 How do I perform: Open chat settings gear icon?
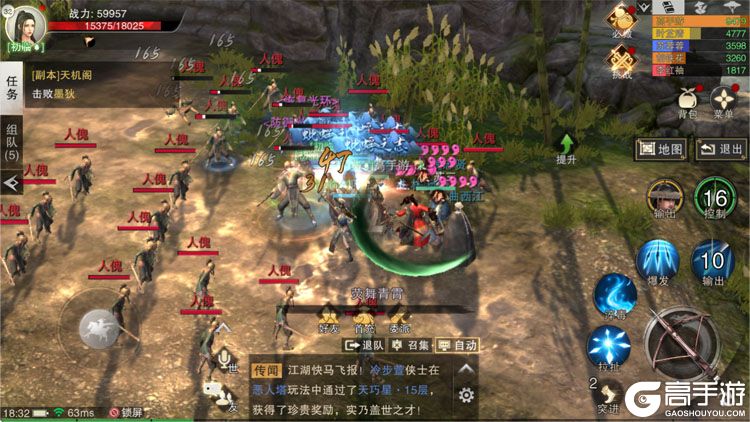click(x=466, y=395)
